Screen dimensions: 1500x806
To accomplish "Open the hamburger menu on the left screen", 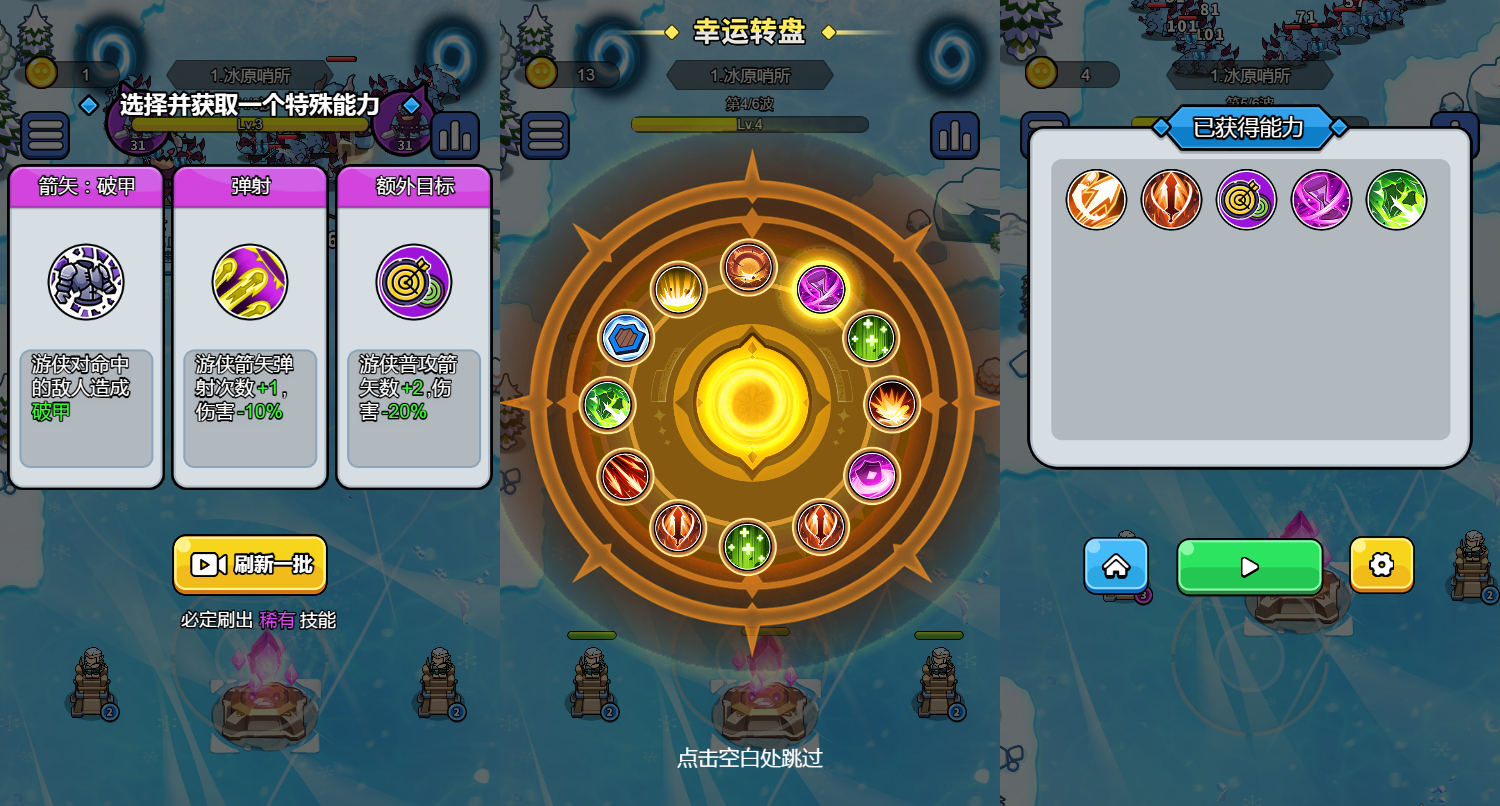I will tap(45, 135).
